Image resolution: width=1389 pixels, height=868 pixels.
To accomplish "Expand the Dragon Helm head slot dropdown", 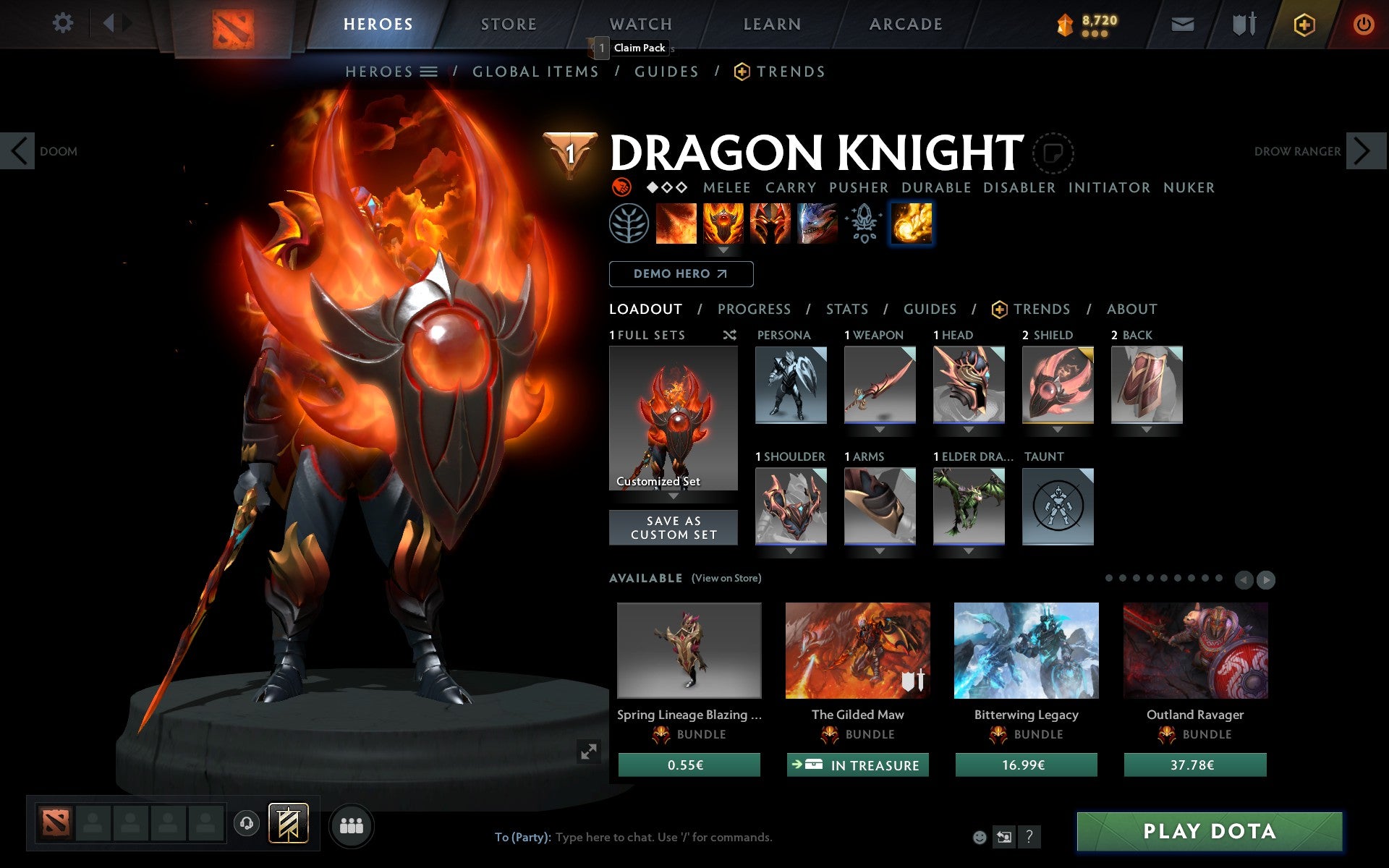I will click(969, 428).
